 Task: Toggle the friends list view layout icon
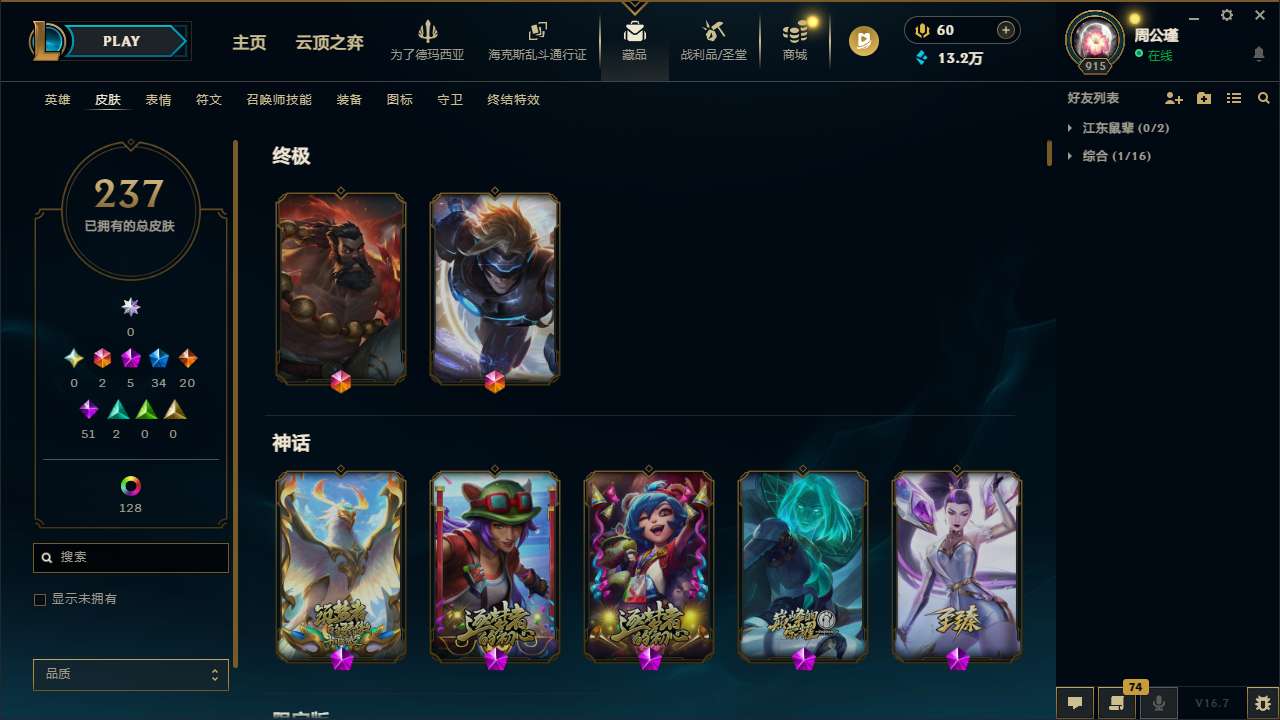pos(1234,98)
